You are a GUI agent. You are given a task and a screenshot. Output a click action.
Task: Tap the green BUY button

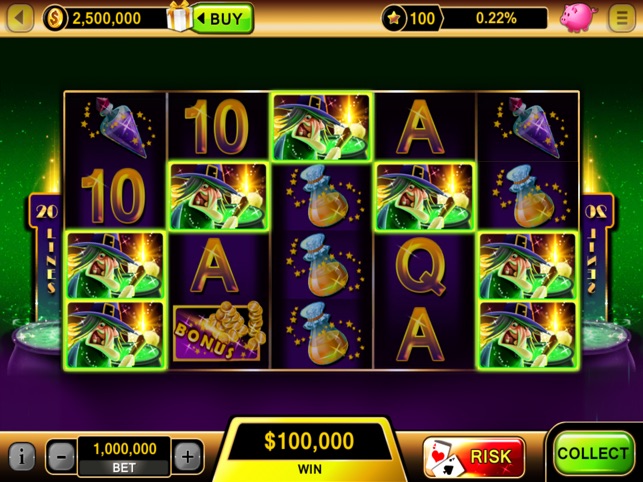(224, 18)
